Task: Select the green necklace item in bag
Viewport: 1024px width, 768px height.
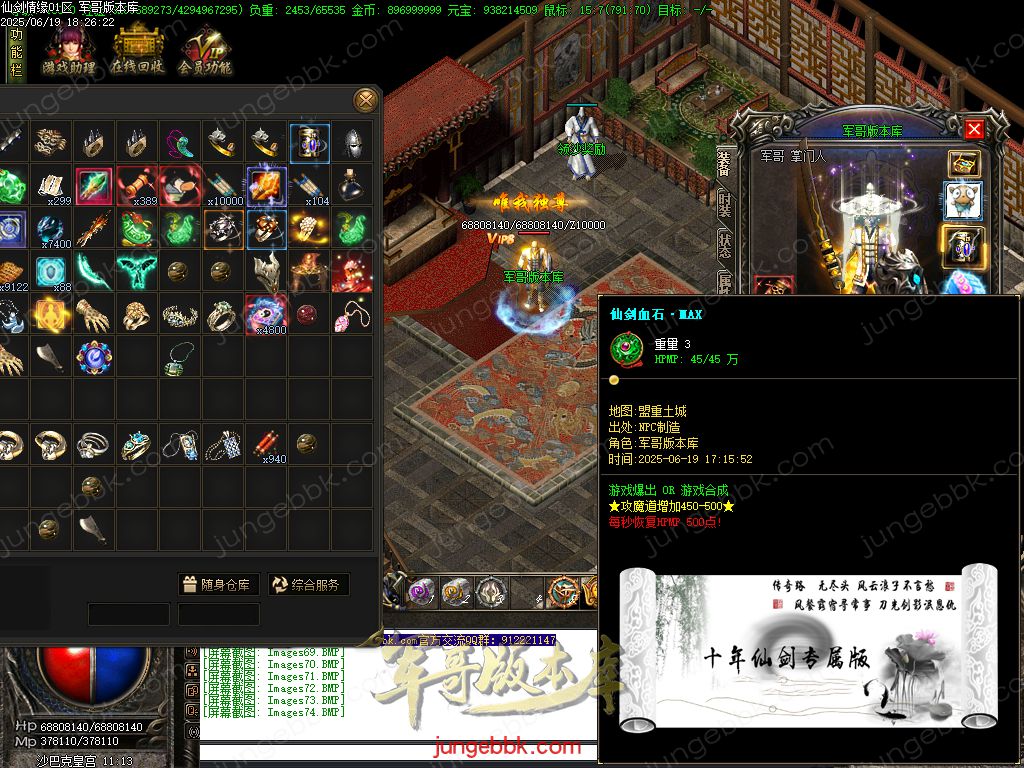Action: [180, 356]
